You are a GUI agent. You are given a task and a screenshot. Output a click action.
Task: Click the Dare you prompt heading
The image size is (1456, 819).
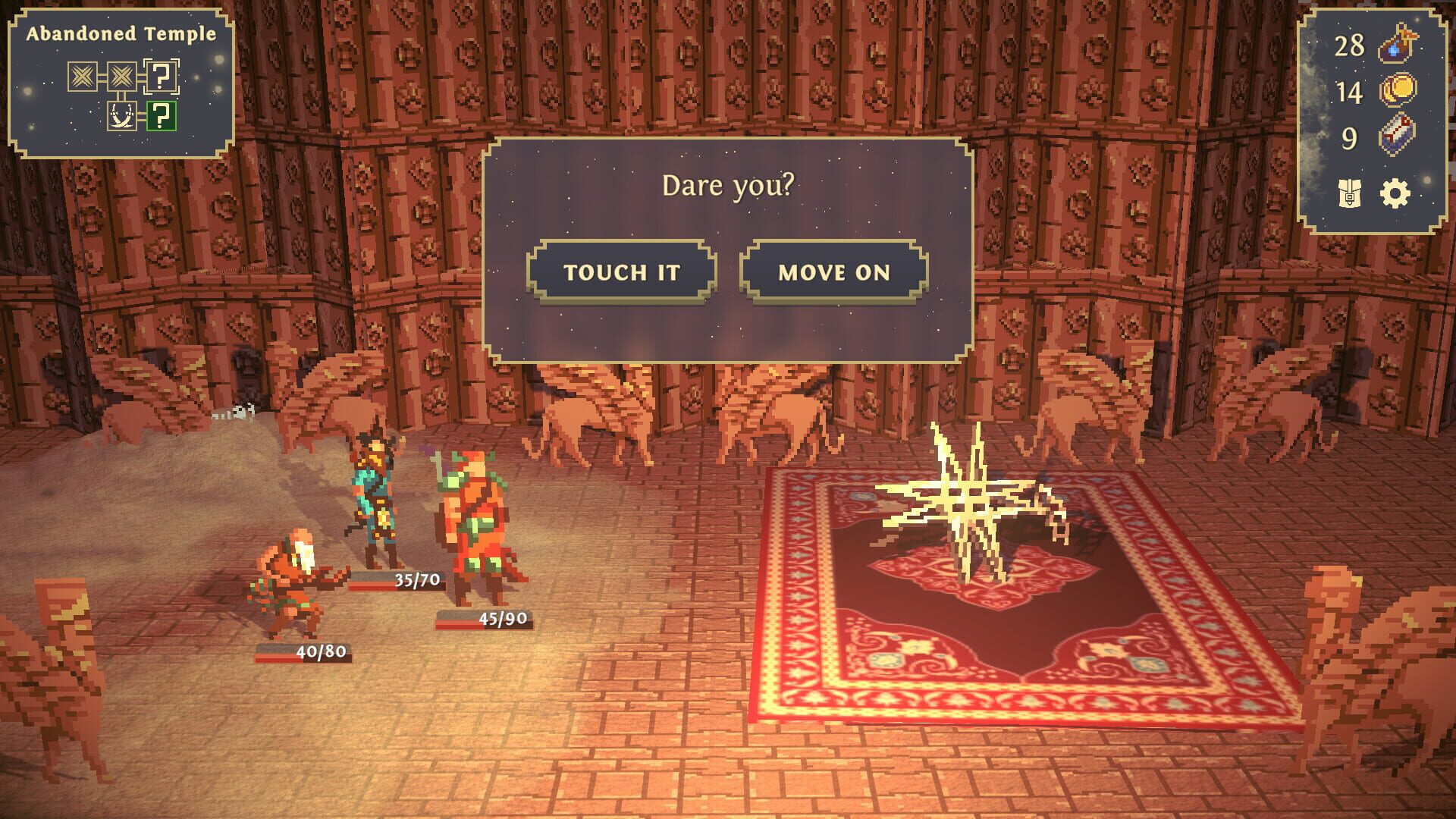[x=729, y=183]
